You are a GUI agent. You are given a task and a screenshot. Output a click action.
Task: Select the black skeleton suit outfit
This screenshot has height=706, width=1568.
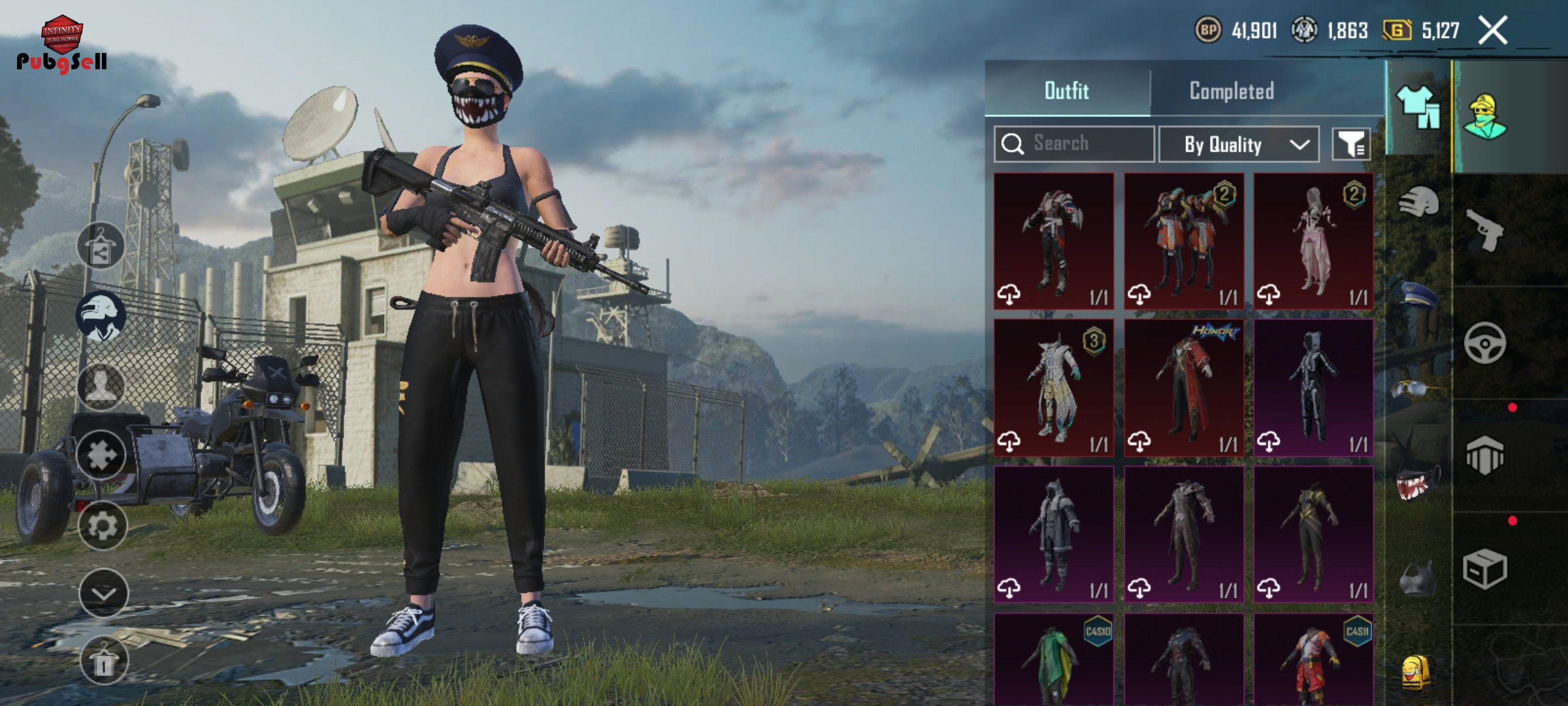(x=1313, y=388)
